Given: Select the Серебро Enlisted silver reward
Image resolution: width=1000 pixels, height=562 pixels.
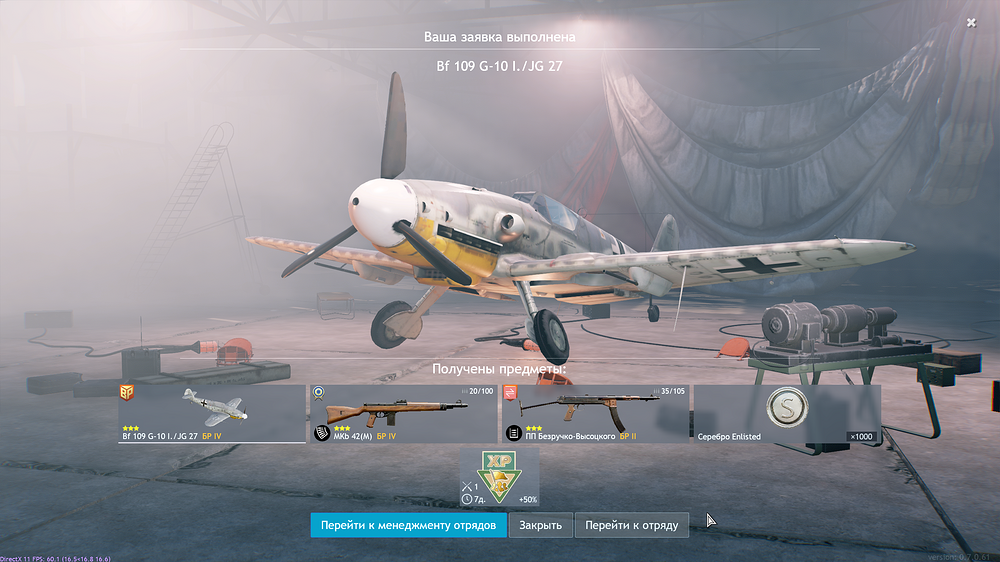Looking at the screenshot, I should 787,413.
